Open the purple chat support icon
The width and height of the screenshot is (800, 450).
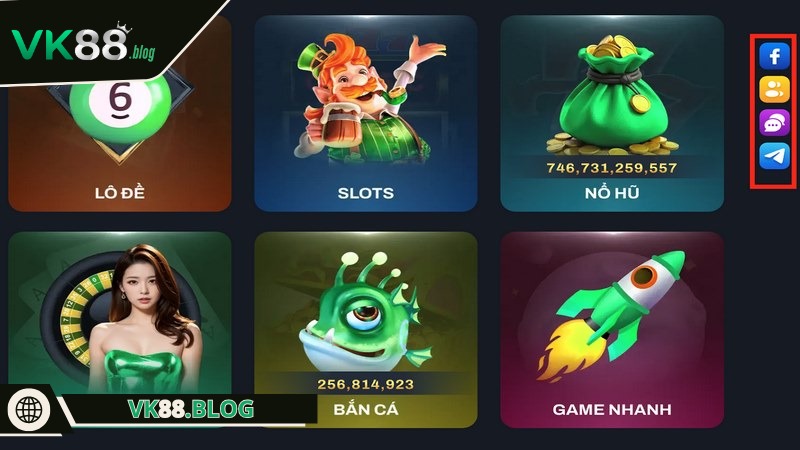point(774,122)
